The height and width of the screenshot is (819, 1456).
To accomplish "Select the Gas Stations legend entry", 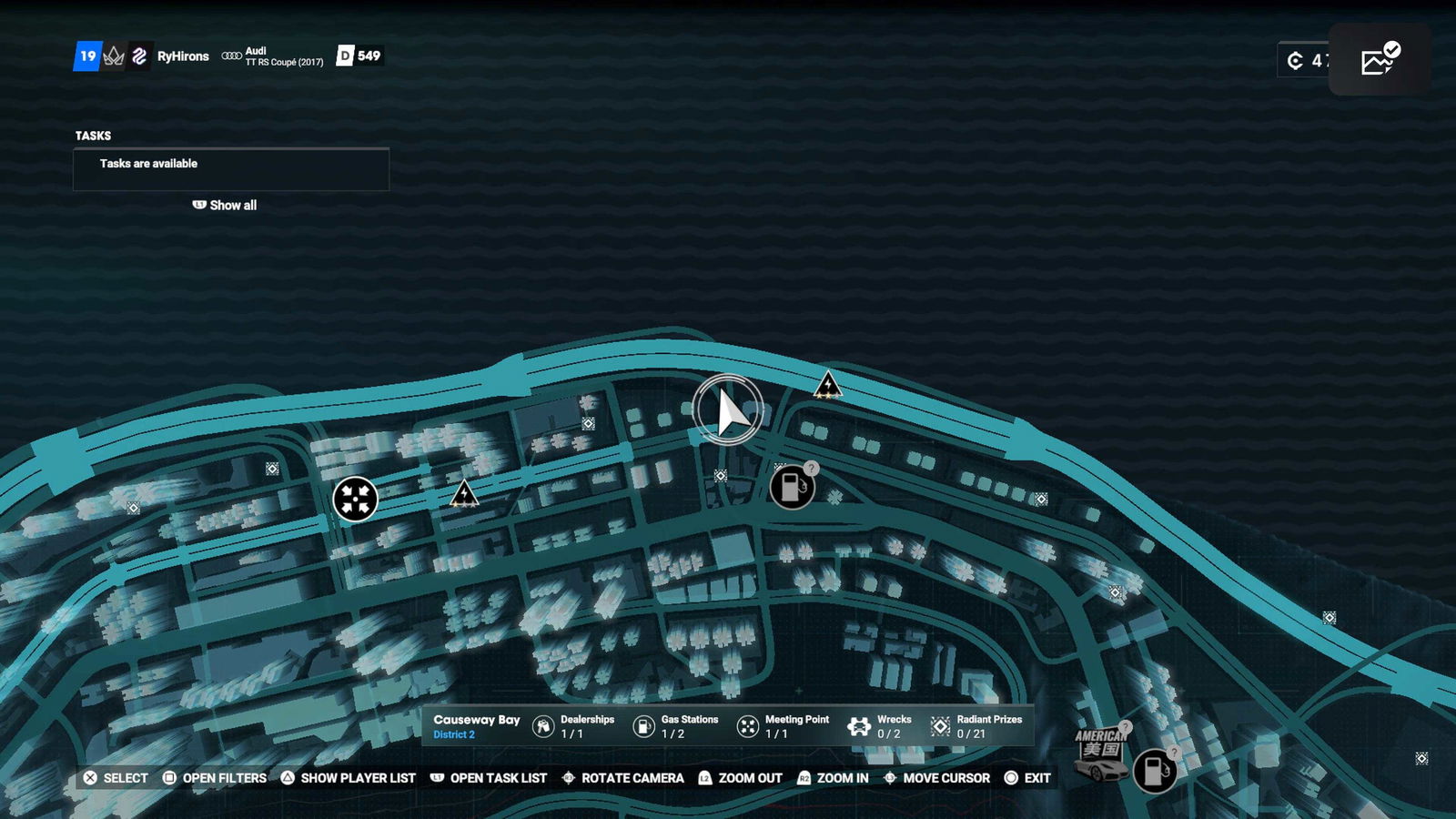I will point(675,726).
